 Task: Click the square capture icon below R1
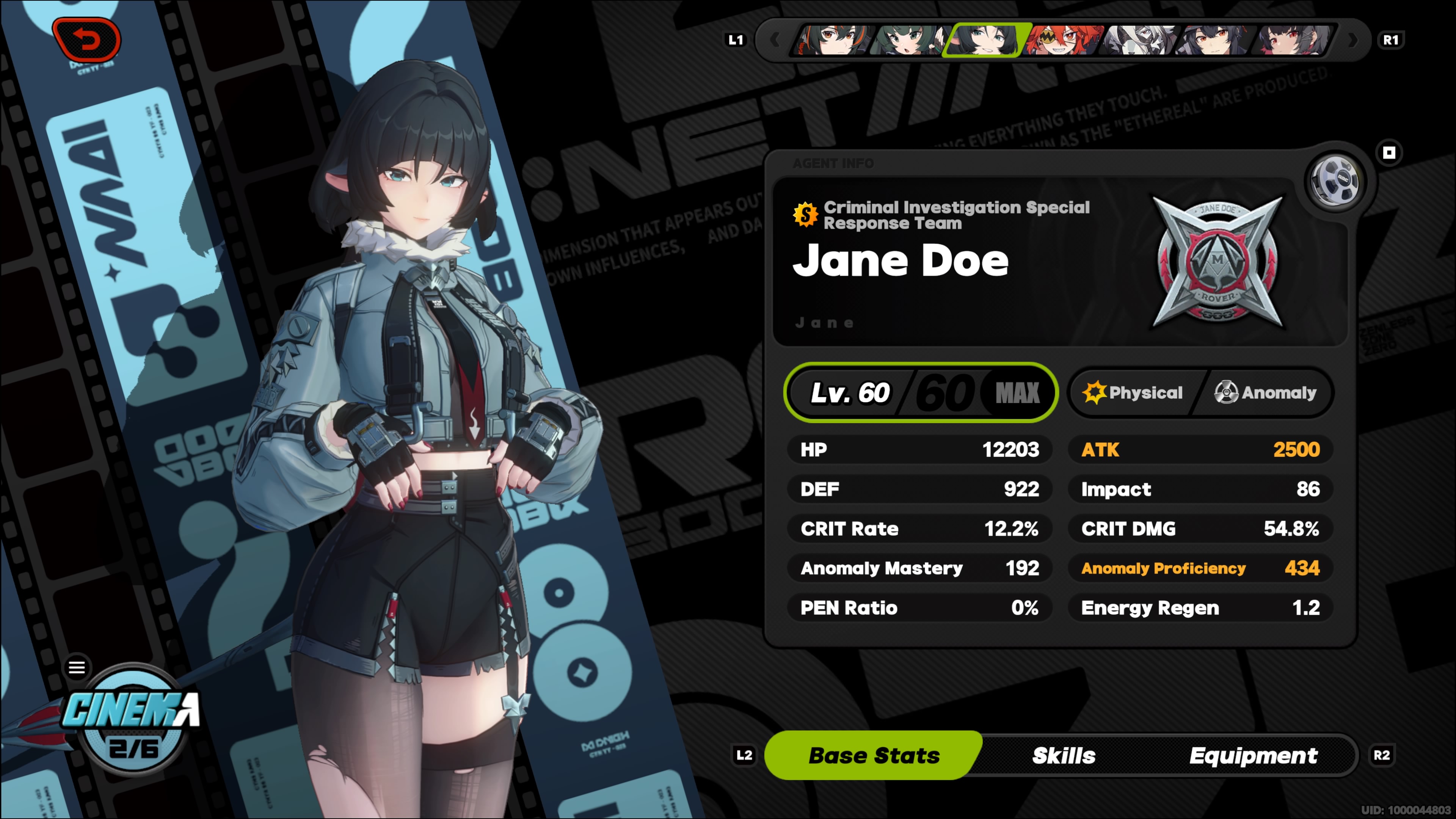click(x=1389, y=152)
